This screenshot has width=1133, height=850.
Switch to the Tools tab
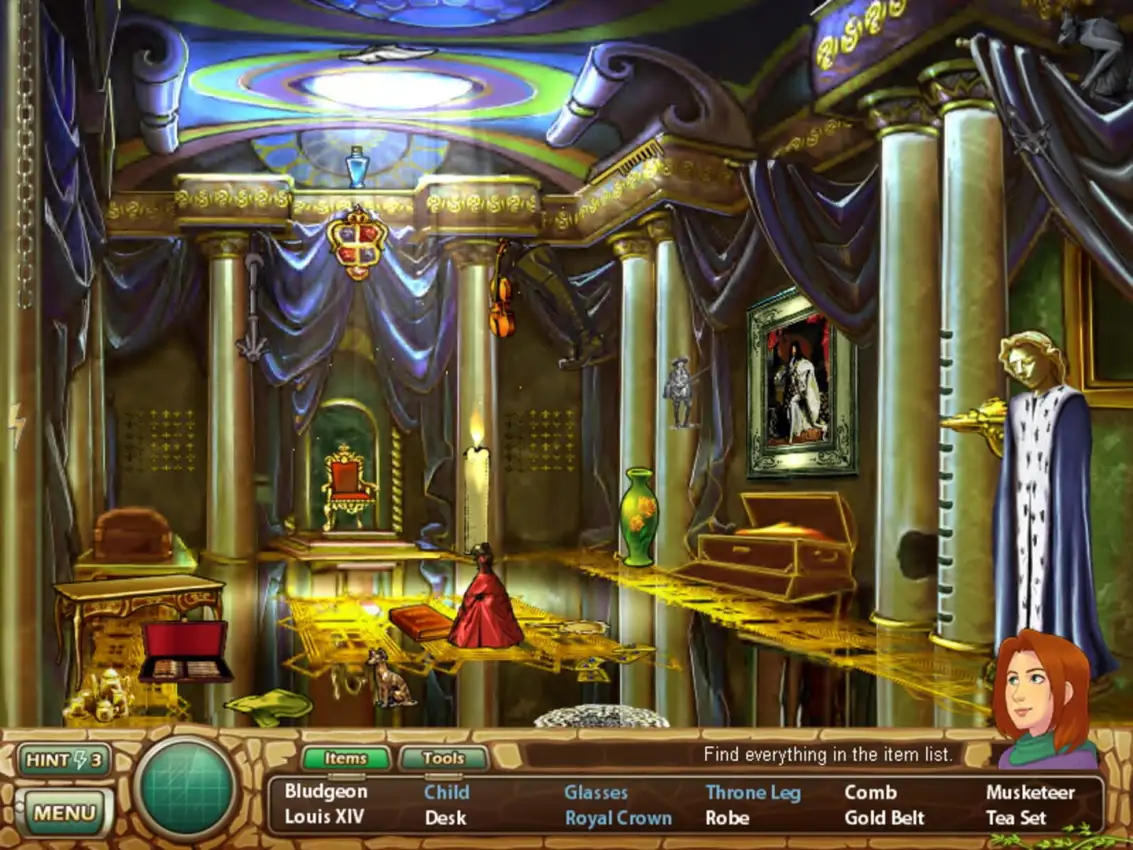pos(443,759)
